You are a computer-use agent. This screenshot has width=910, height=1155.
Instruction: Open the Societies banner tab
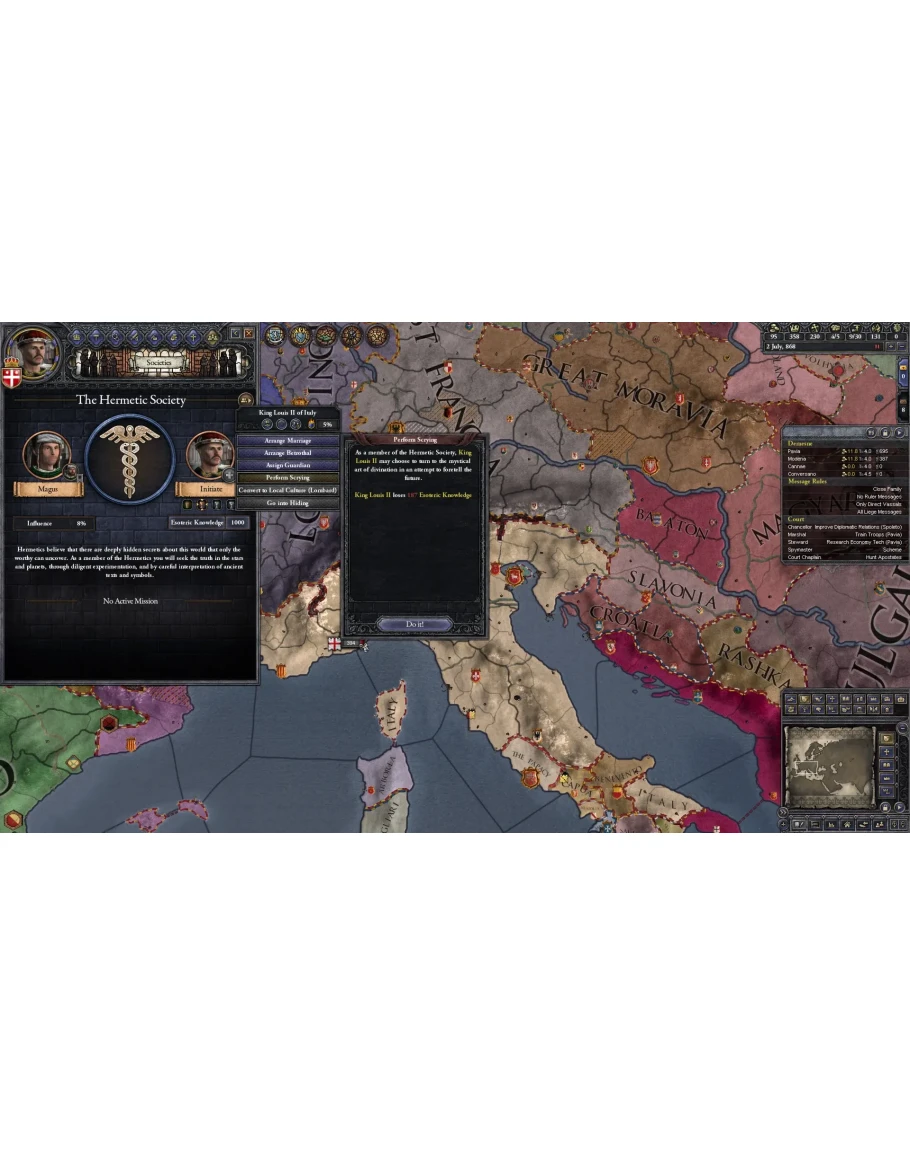(159, 362)
